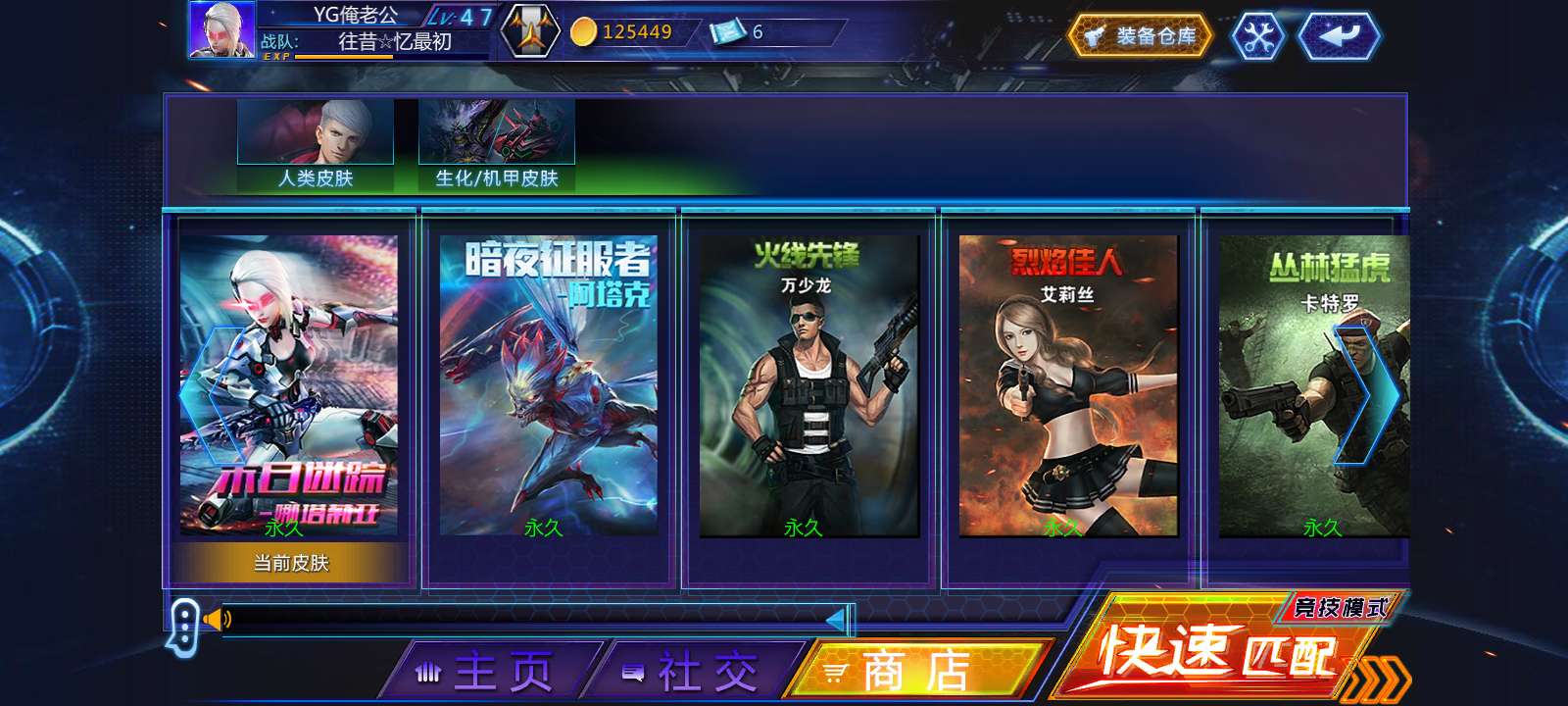Click the rank badge next to avatar
This screenshot has width=1568, height=706.
[530, 29]
